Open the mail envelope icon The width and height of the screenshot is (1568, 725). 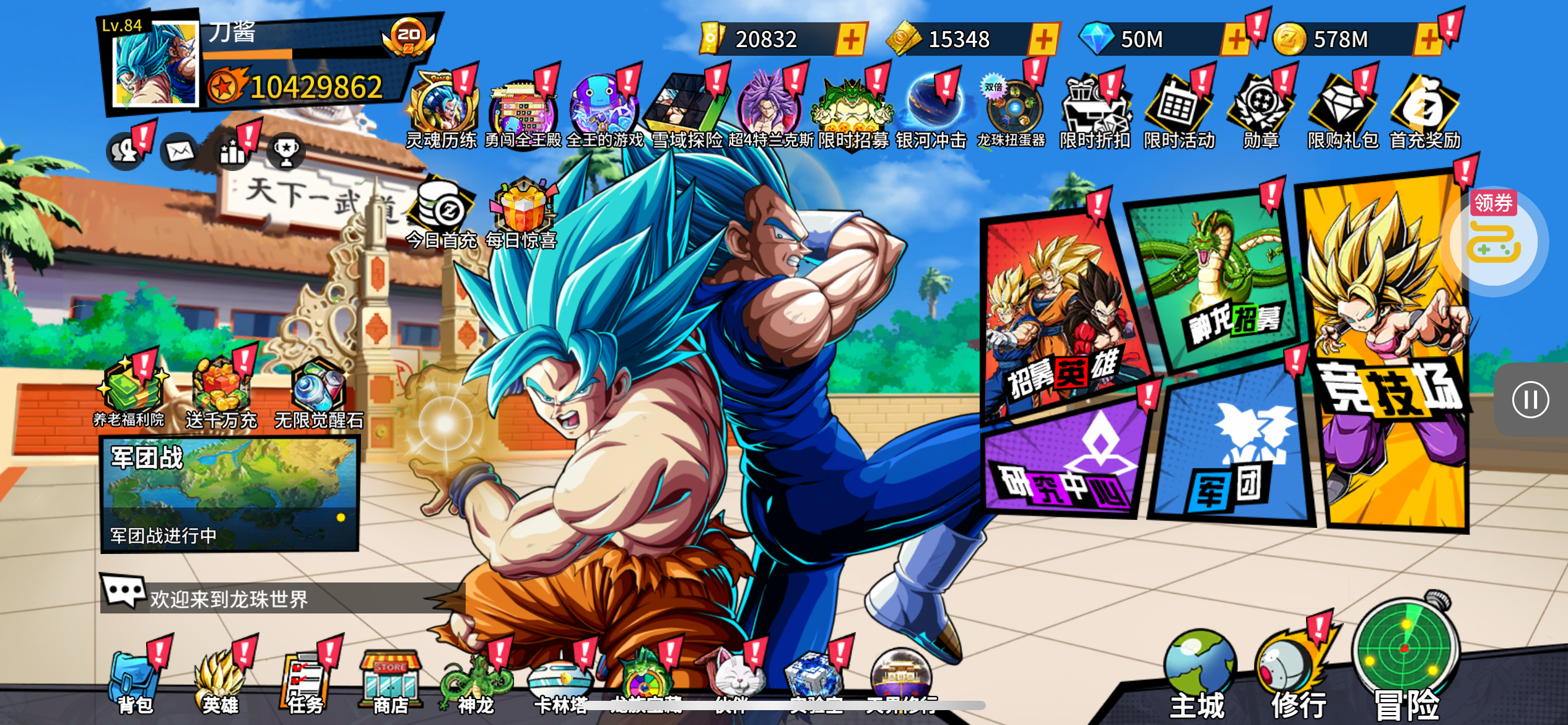[180, 151]
